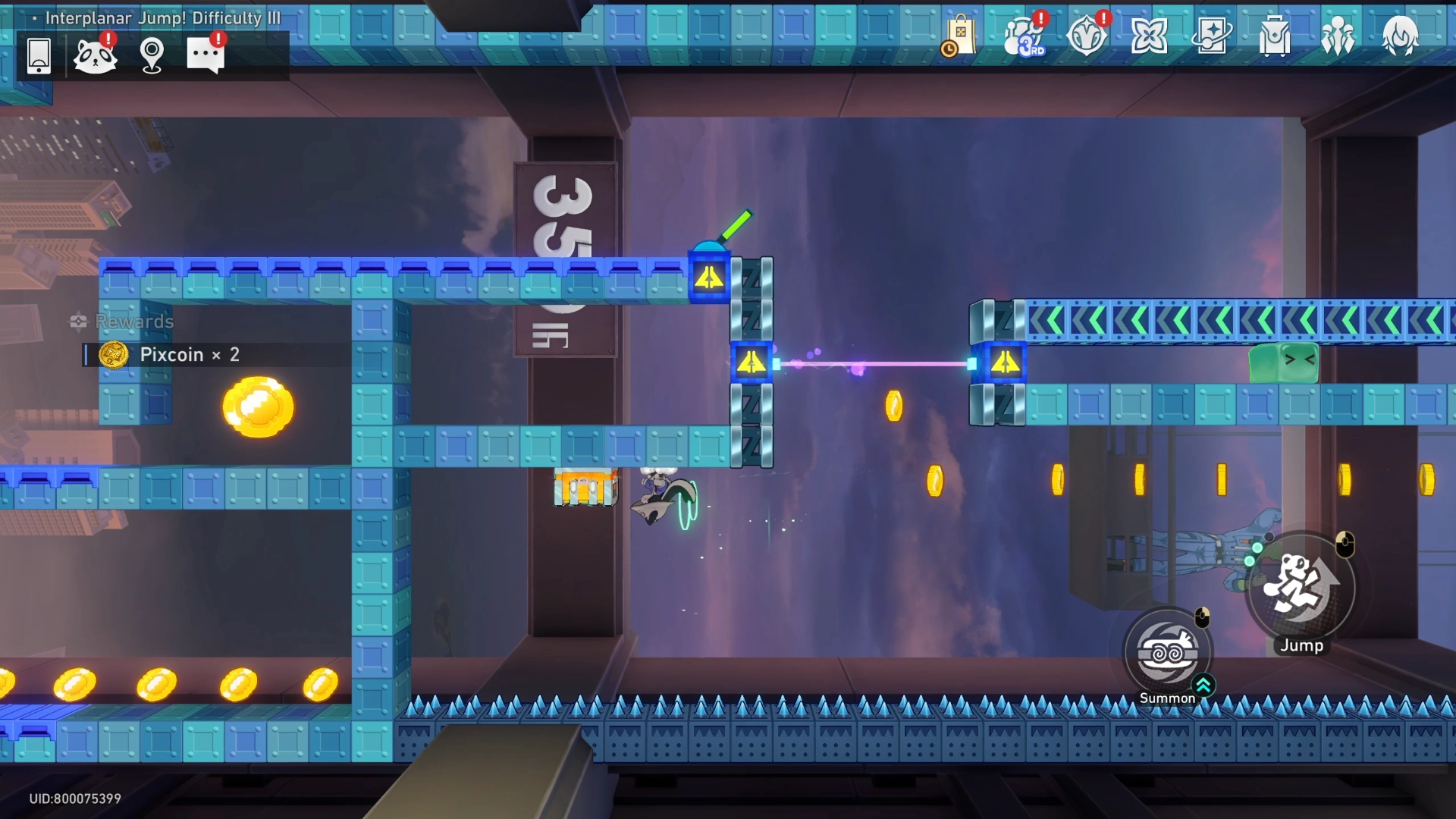Open the four-point star warp icon
Image resolution: width=1456 pixels, height=819 pixels.
pyautogui.click(x=1149, y=36)
